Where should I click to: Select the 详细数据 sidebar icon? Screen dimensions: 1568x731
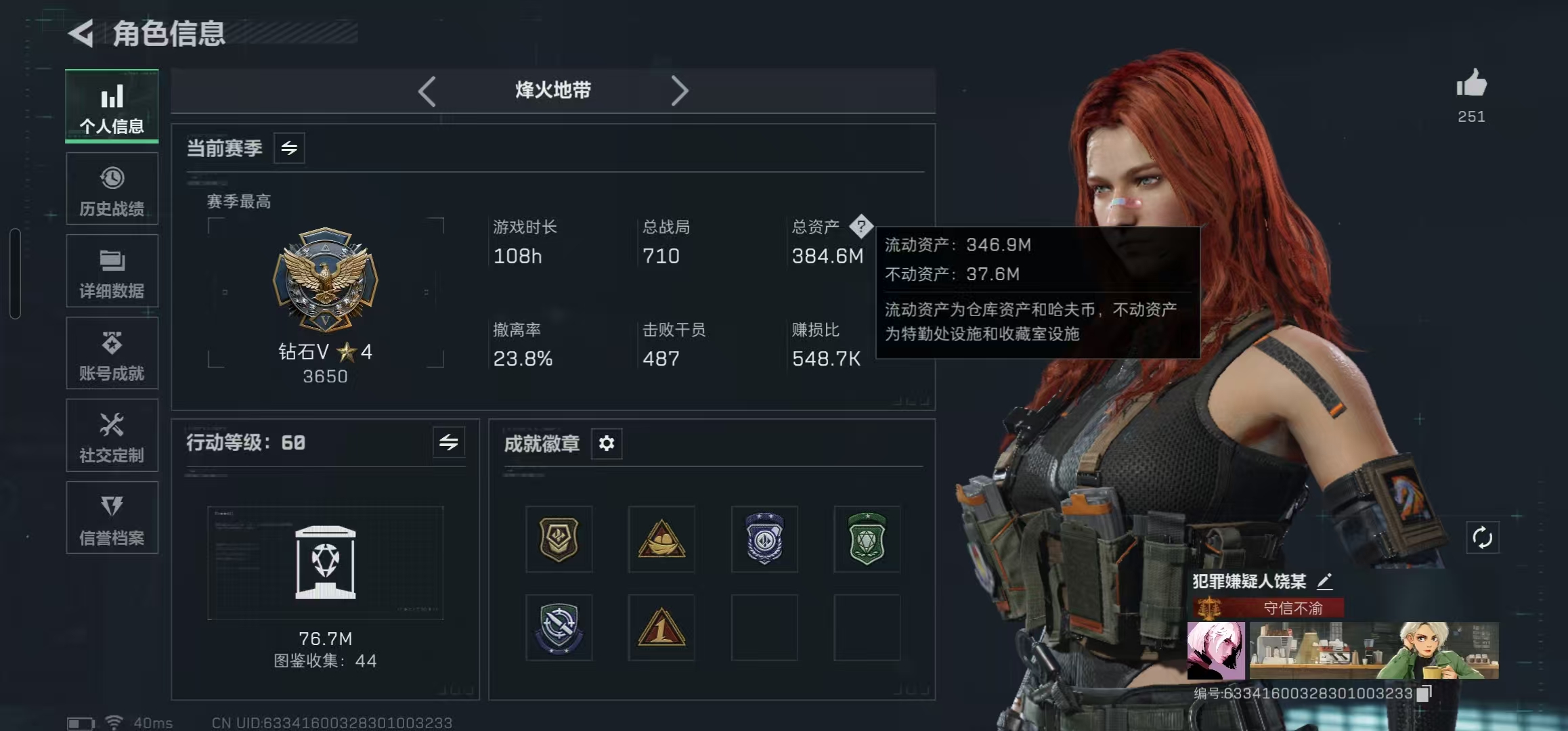[x=112, y=271]
